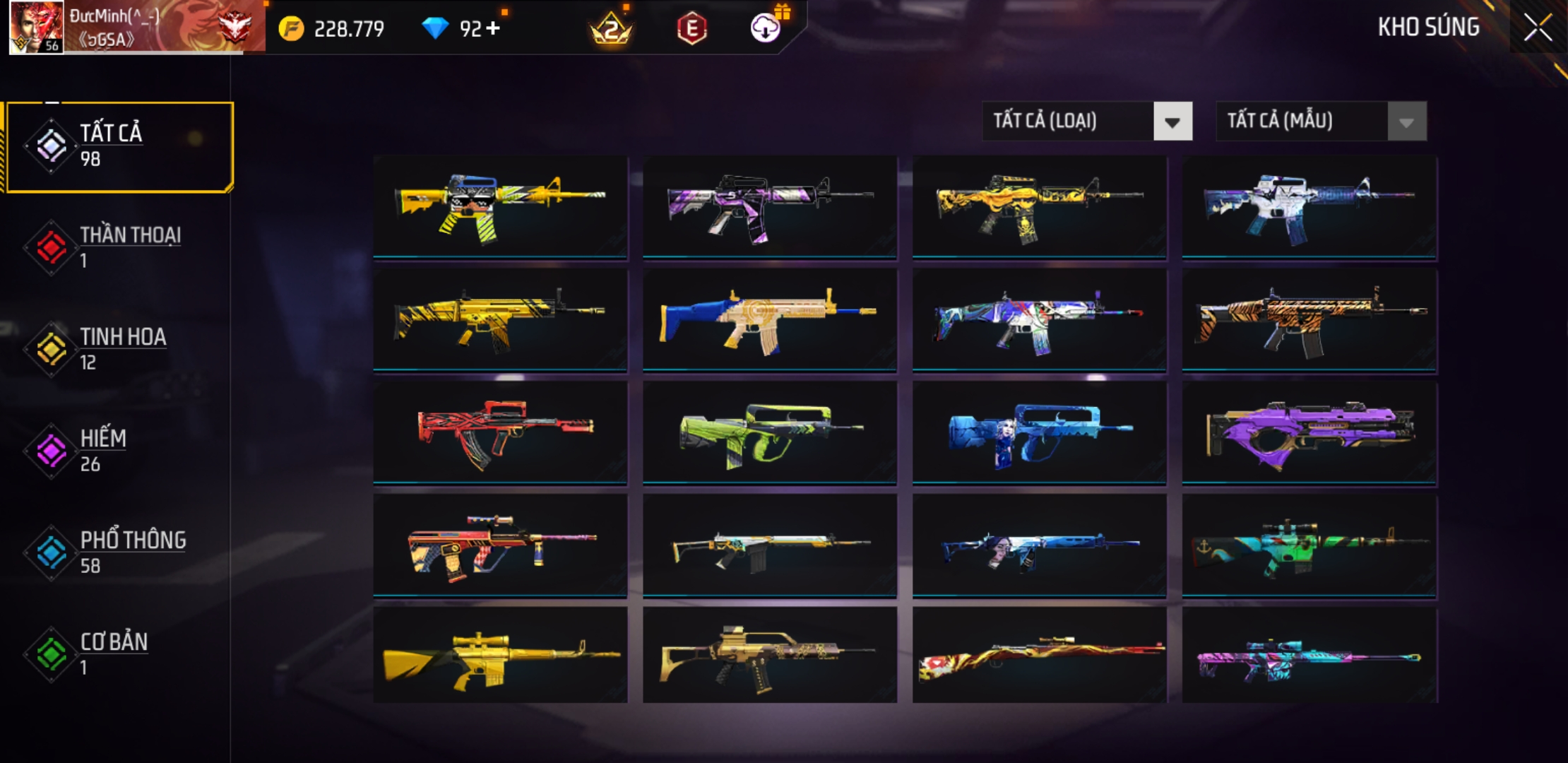Open the red E badge icon

[x=691, y=28]
